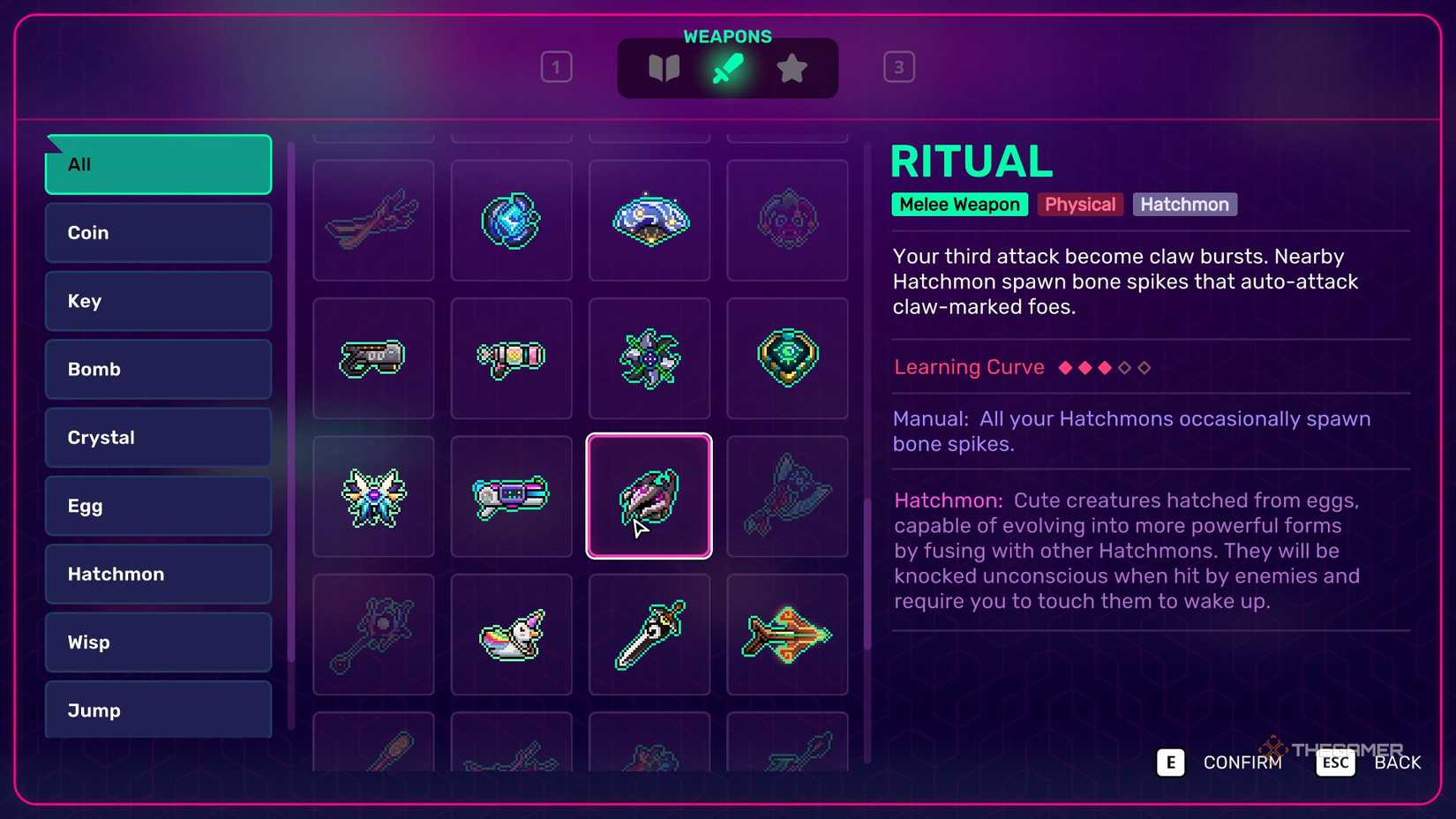Select the green glowing amulet weapon
The width and height of the screenshot is (1456, 819).
(x=787, y=358)
